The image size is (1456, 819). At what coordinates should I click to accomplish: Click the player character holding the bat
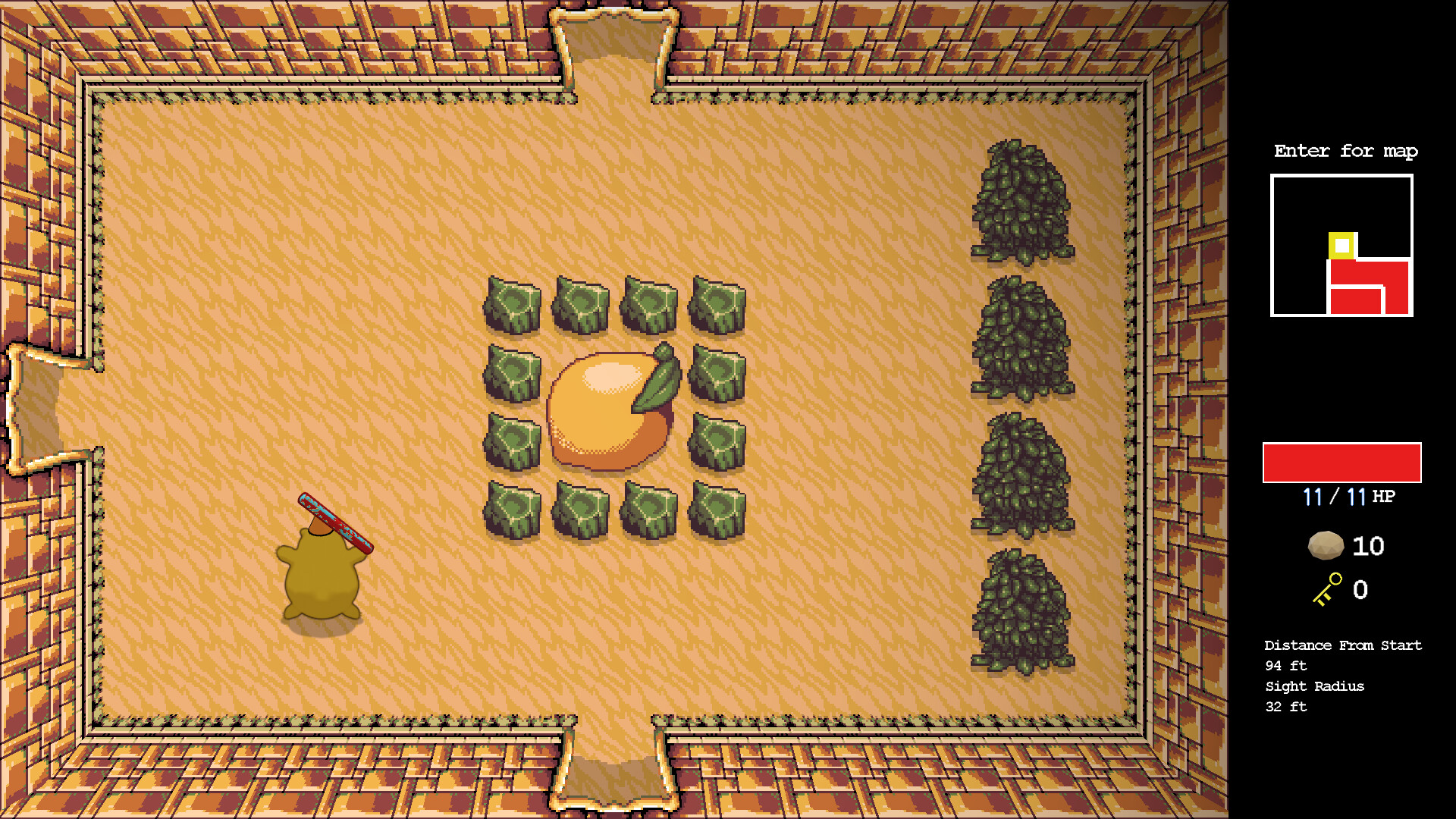point(322,573)
